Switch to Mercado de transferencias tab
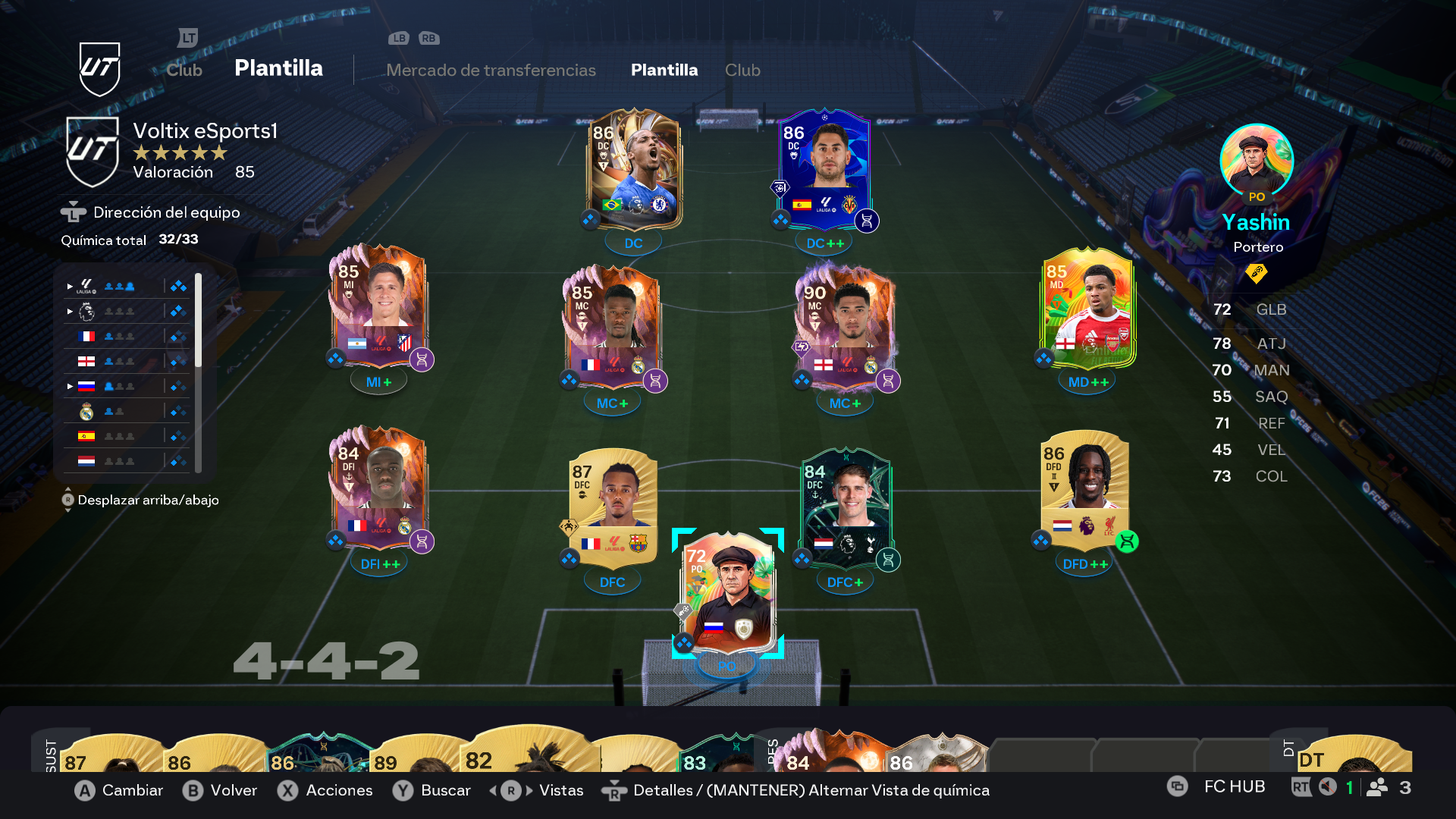 click(x=491, y=70)
